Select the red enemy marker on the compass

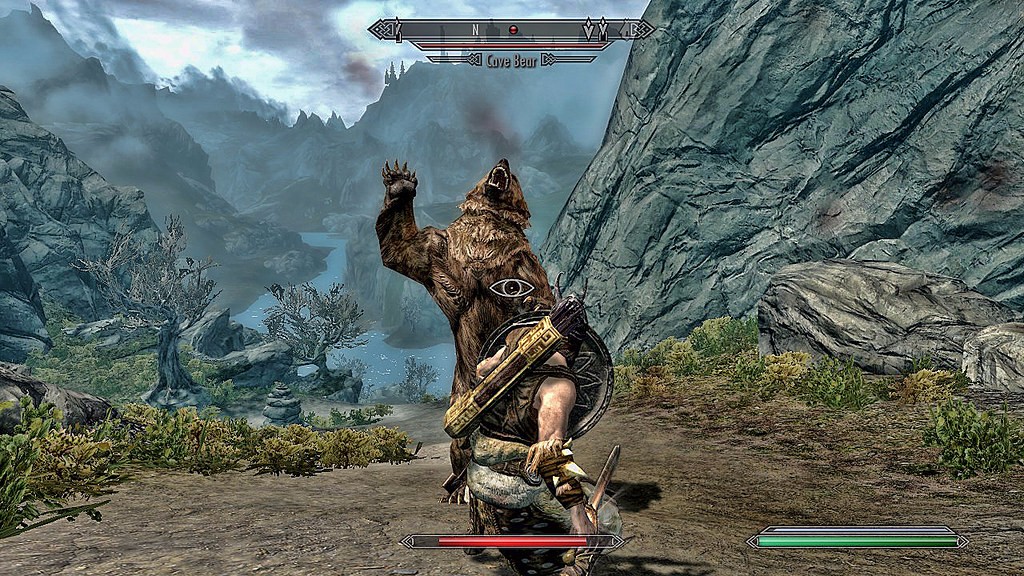pos(513,30)
